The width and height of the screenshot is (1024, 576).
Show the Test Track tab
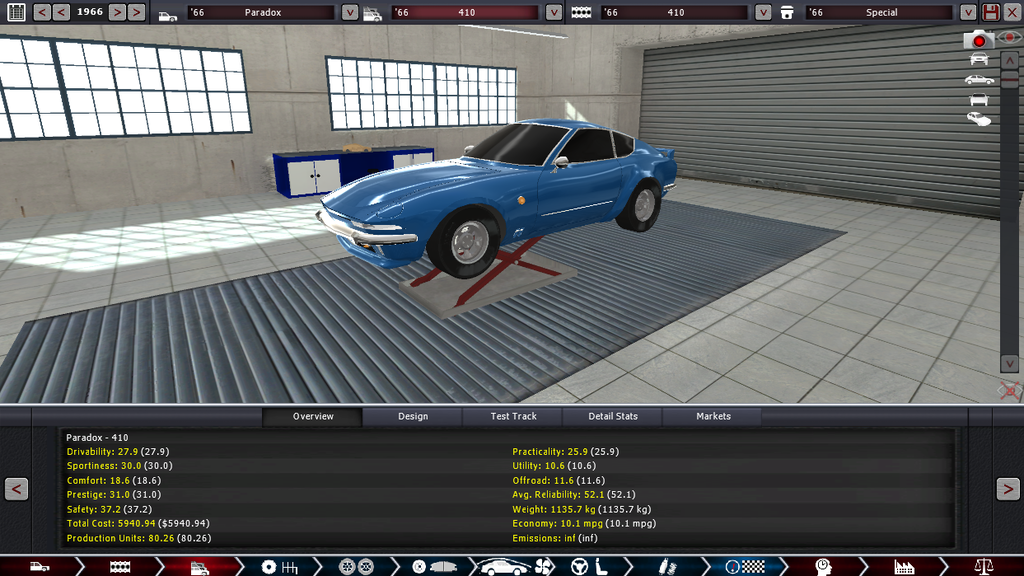click(x=513, y=416)
